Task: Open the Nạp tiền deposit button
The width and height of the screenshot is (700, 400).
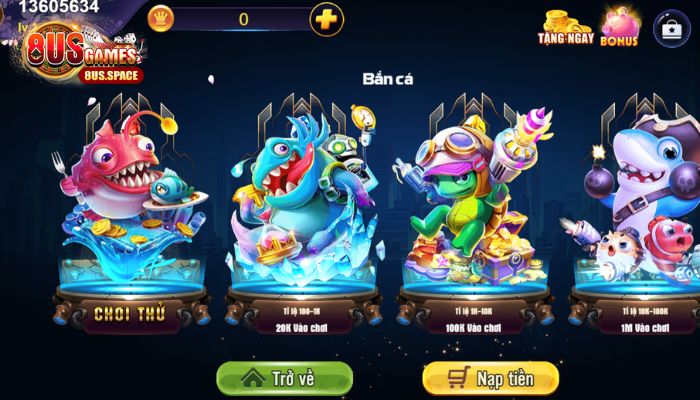Action: tap(490, 379)
